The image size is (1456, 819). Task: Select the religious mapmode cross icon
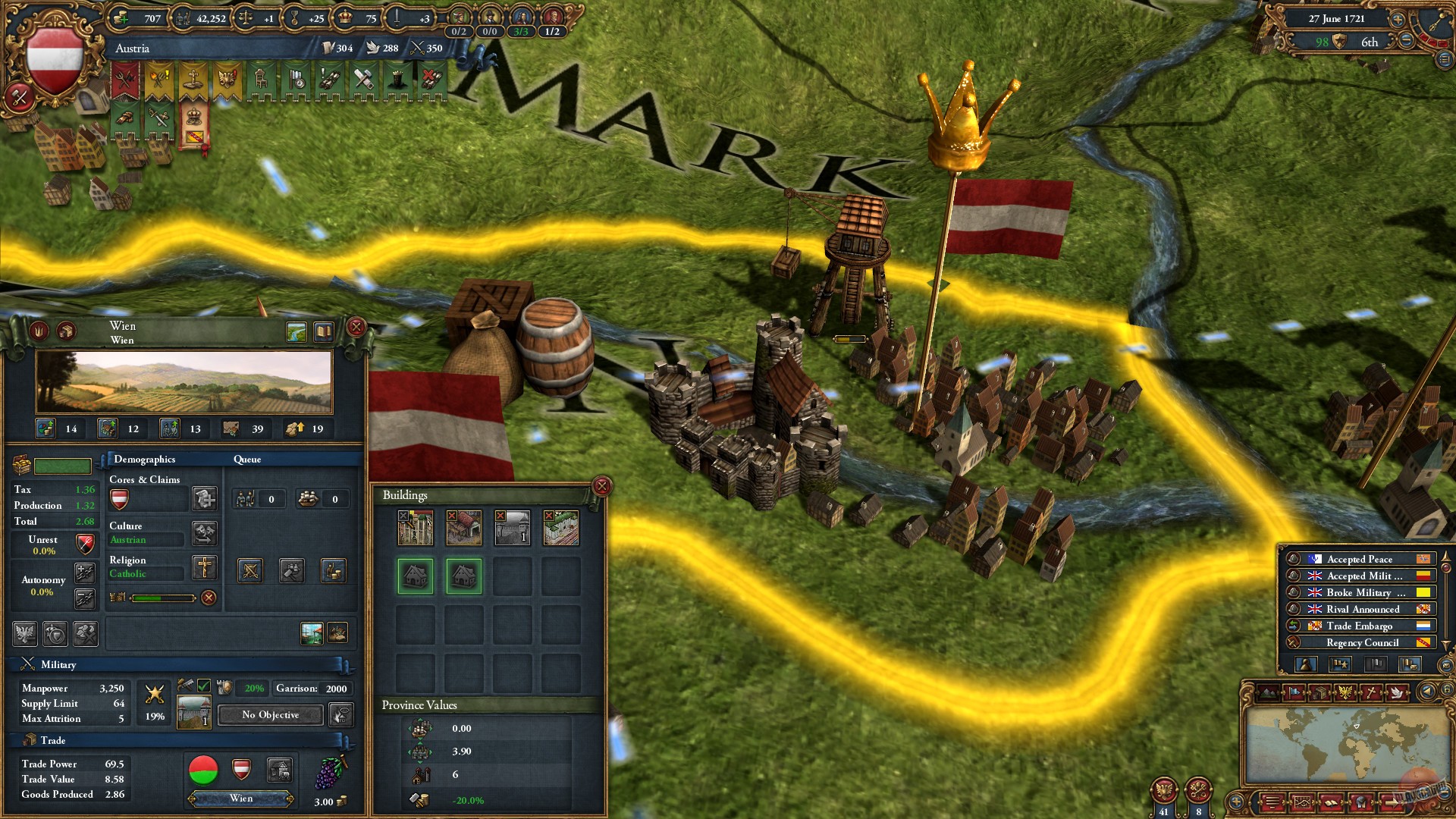point(1371,692)
